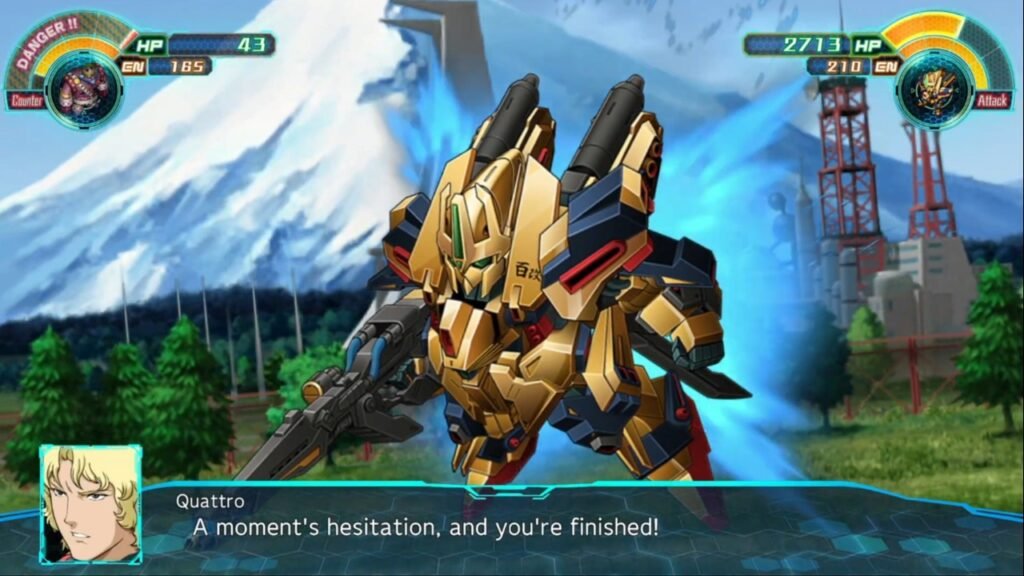Select Quattro's pilot portrait
Image resolution: width=1024 pixels, height=576 pixels.
point(90,503)
